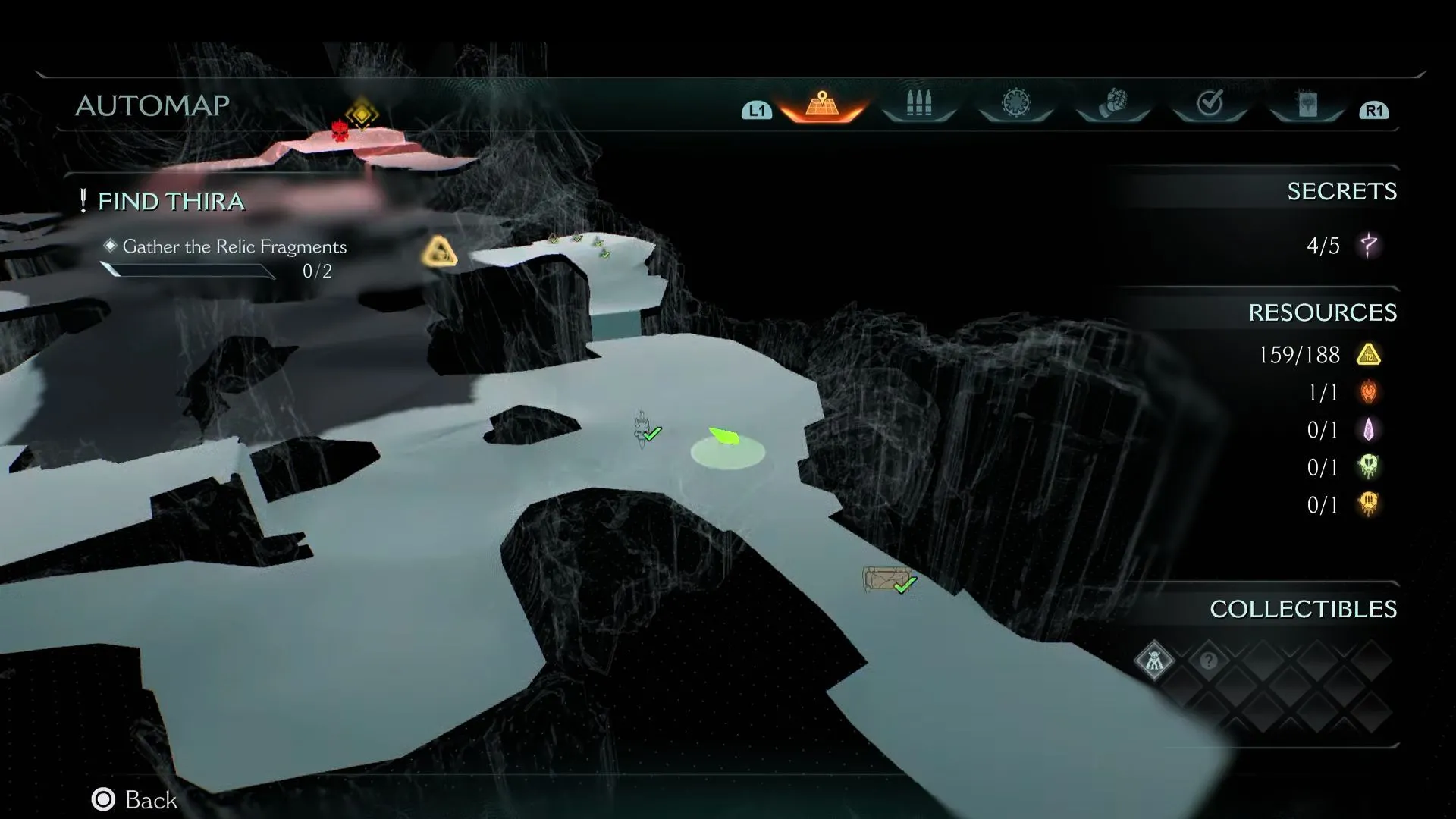
Task: Select the Secrets 4/5 counter entry
Action: tap(1341, 246)
